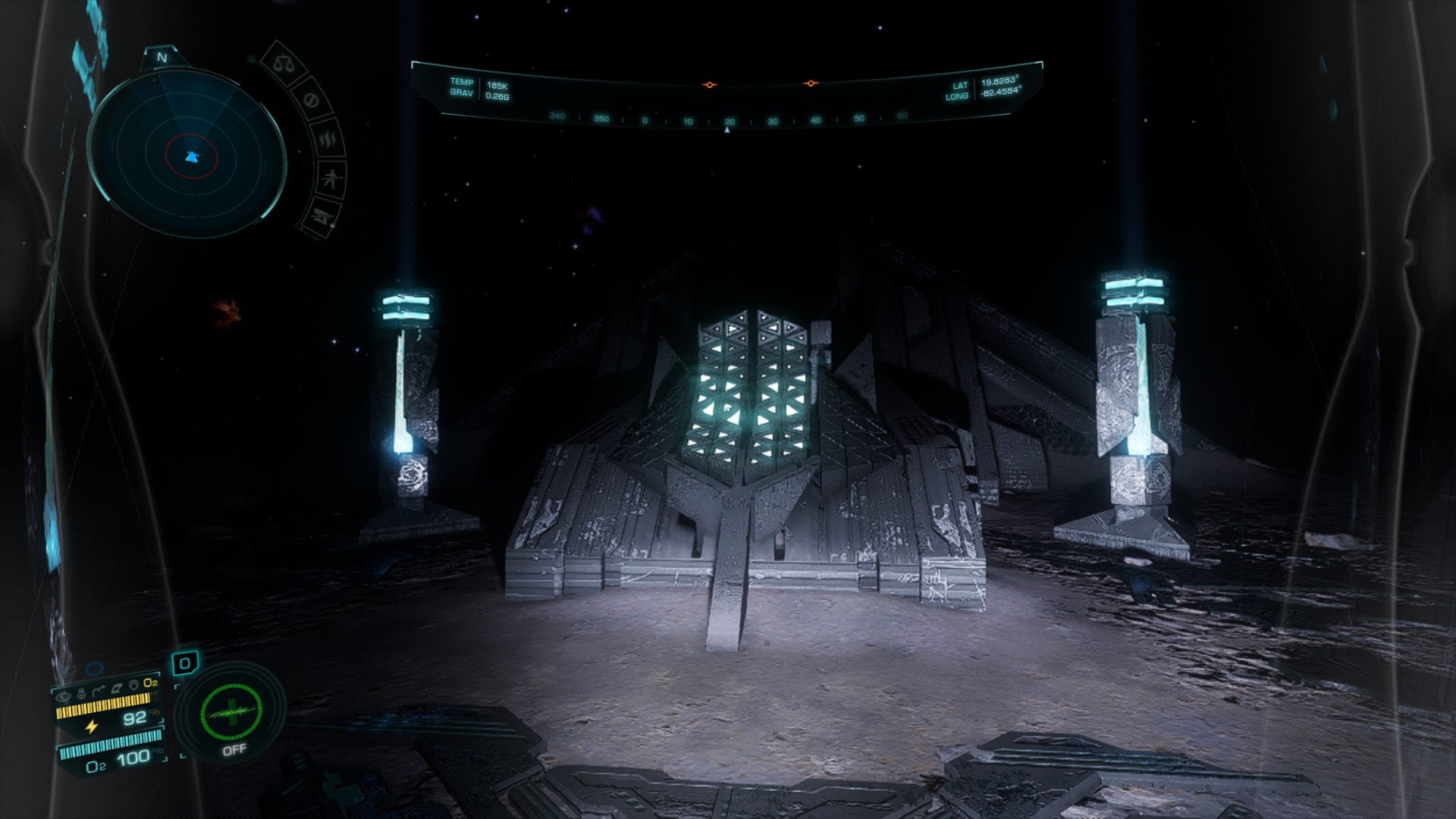Click the crossed-out person status icon
This screenshot has width=1456, height=819.
click(332, 180)
